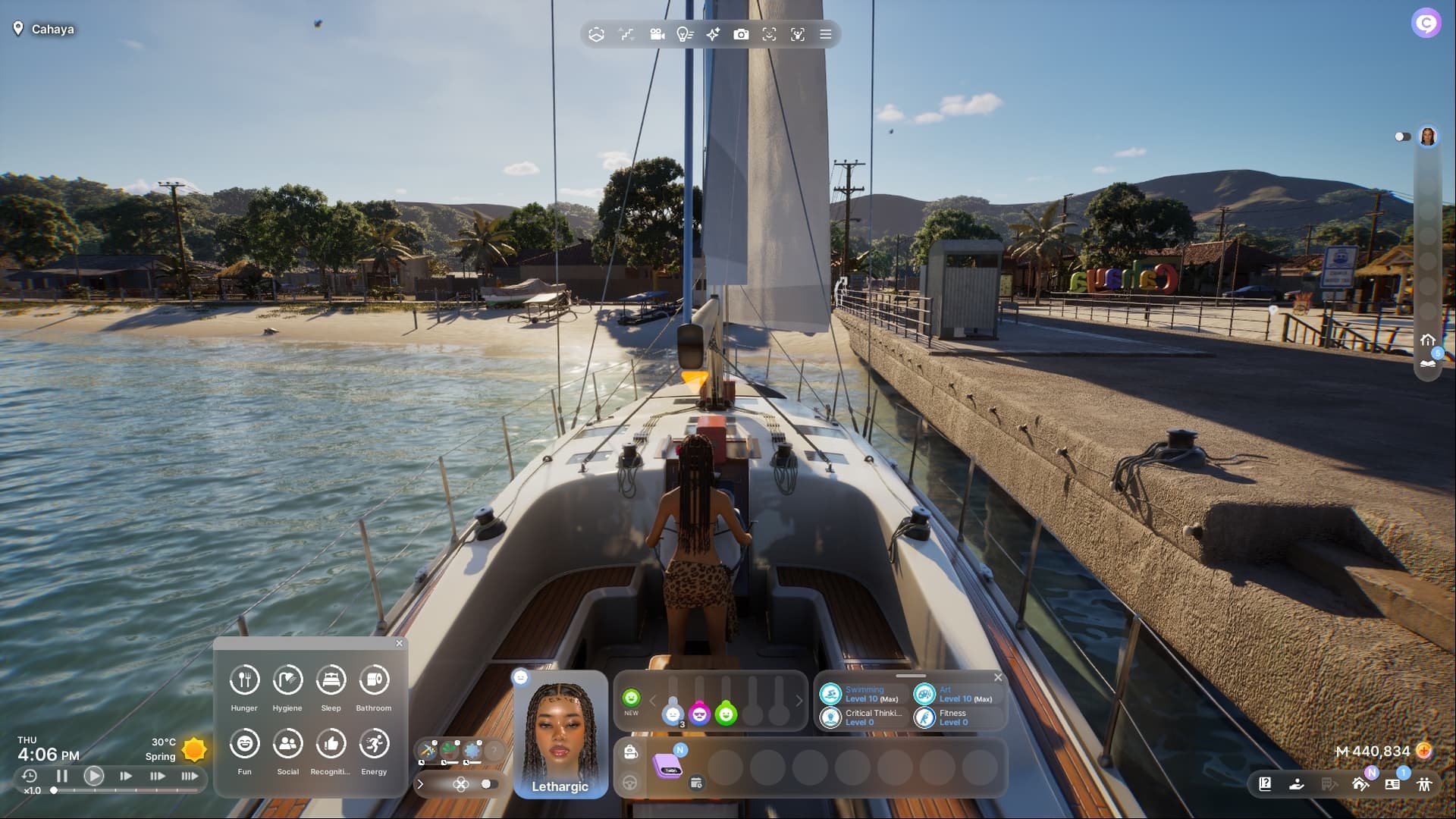Image resolution: width=1456 pixels, height=819 pixels.
Task: Open the question mark guide book
Action: (1265, 784)
